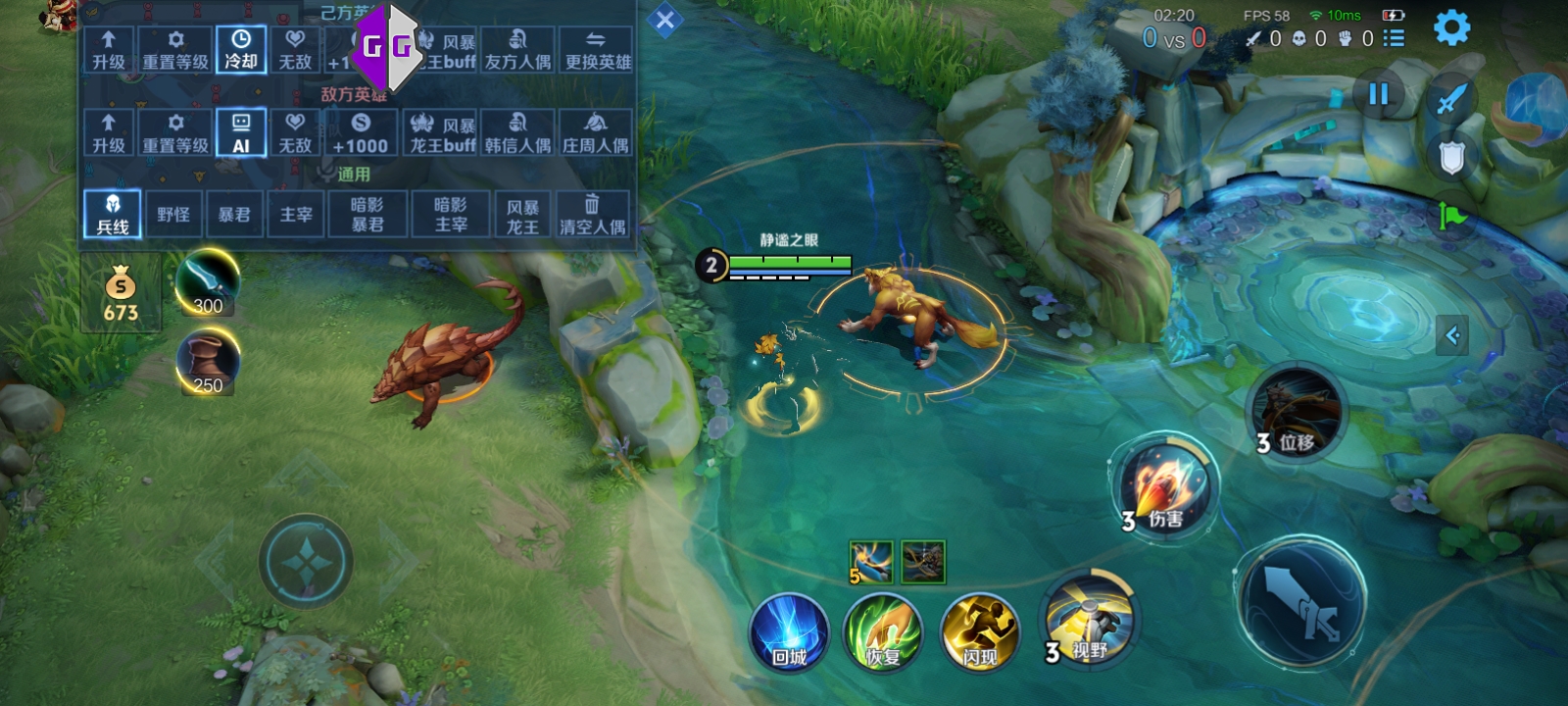Viewport: 1568px width, 706px height.
Task: Use the 恢复 restore skill
Action: 884,632
